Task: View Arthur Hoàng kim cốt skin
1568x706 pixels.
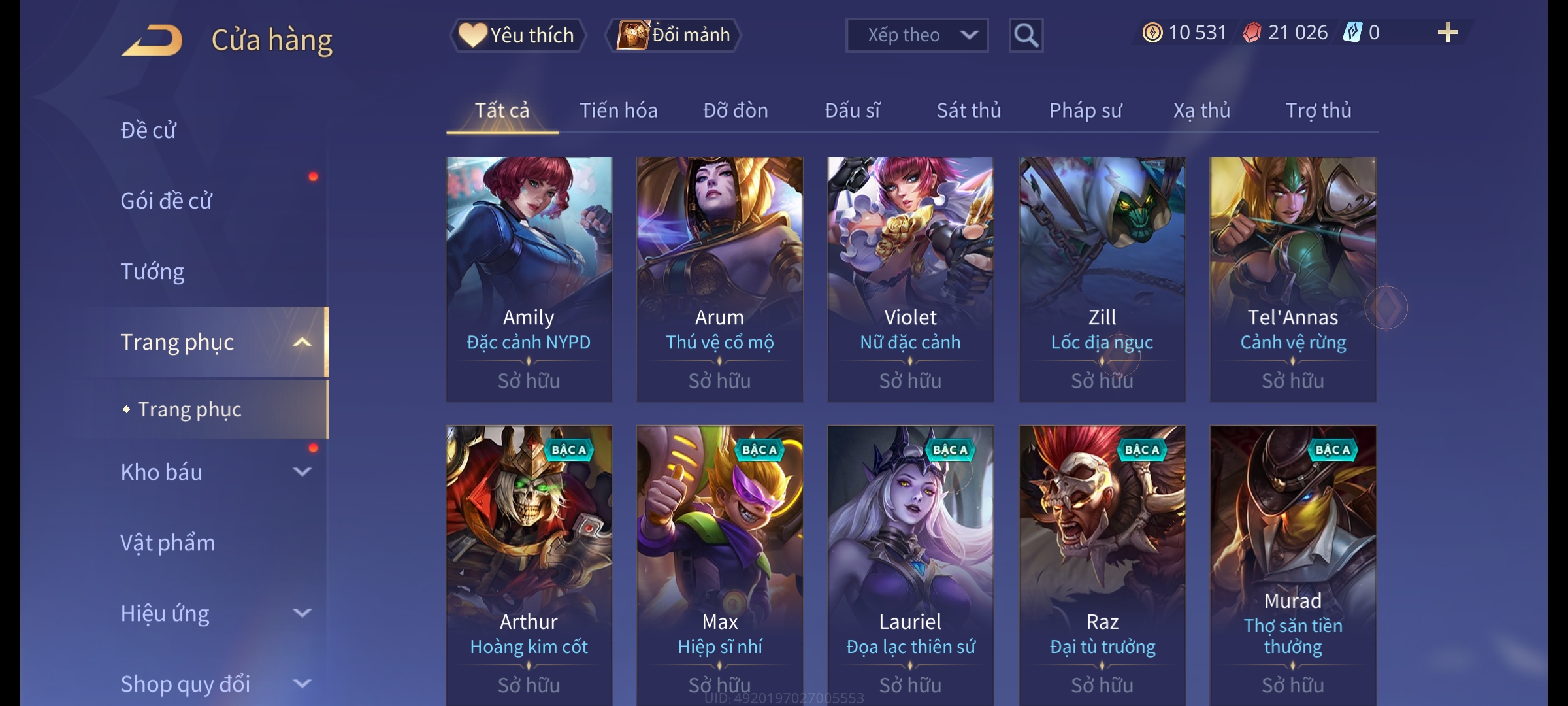Action: point(529,562)
